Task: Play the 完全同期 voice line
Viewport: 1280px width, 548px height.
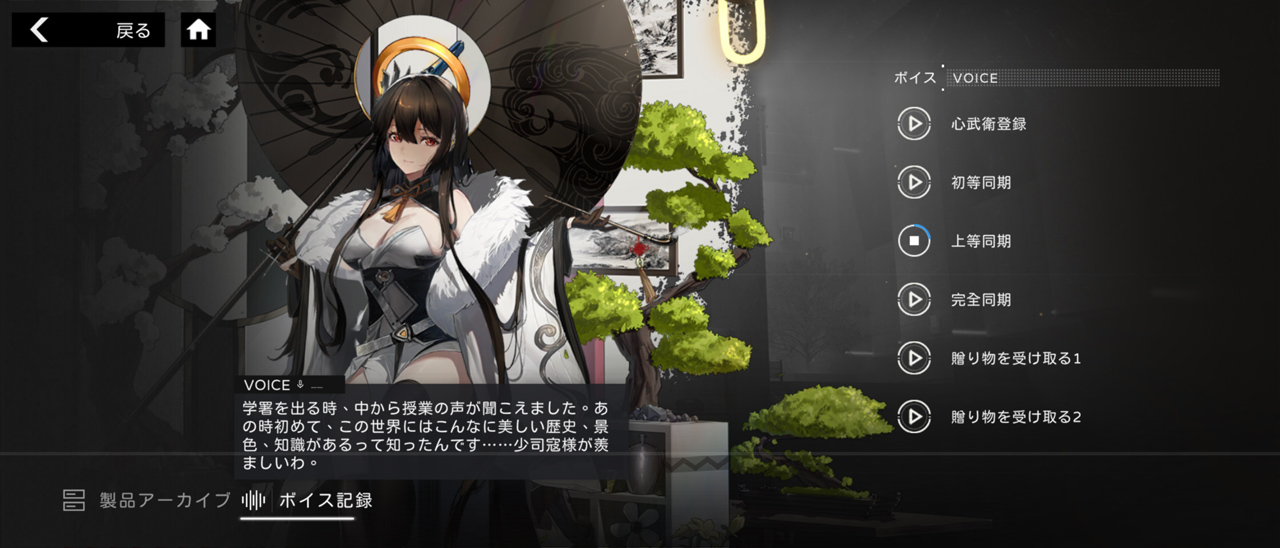Action: (x=914, y=299)
